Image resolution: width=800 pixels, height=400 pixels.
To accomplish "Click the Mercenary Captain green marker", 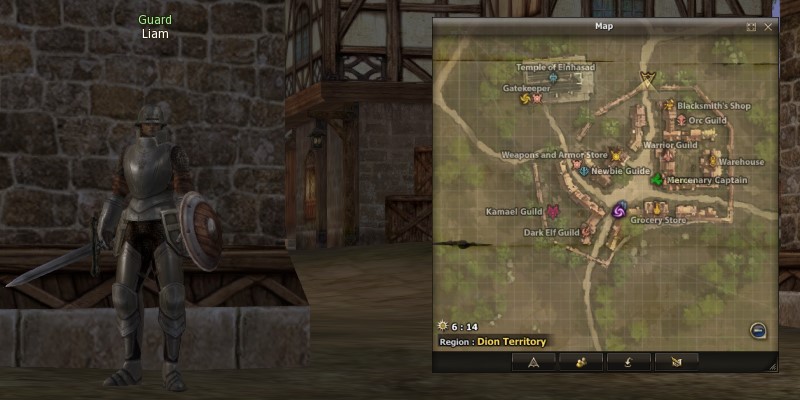I will coord(656,180).
